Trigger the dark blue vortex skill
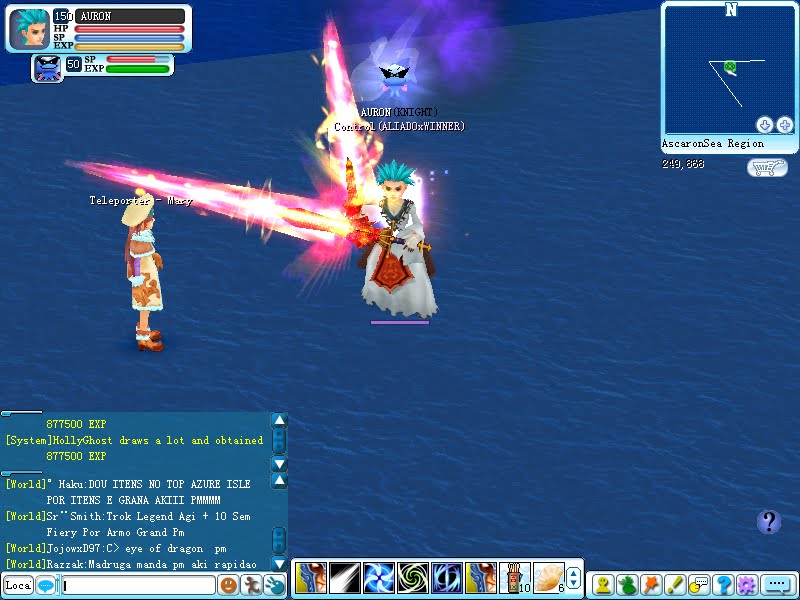The width and height of the screenshot is (800, 600). 446,578
